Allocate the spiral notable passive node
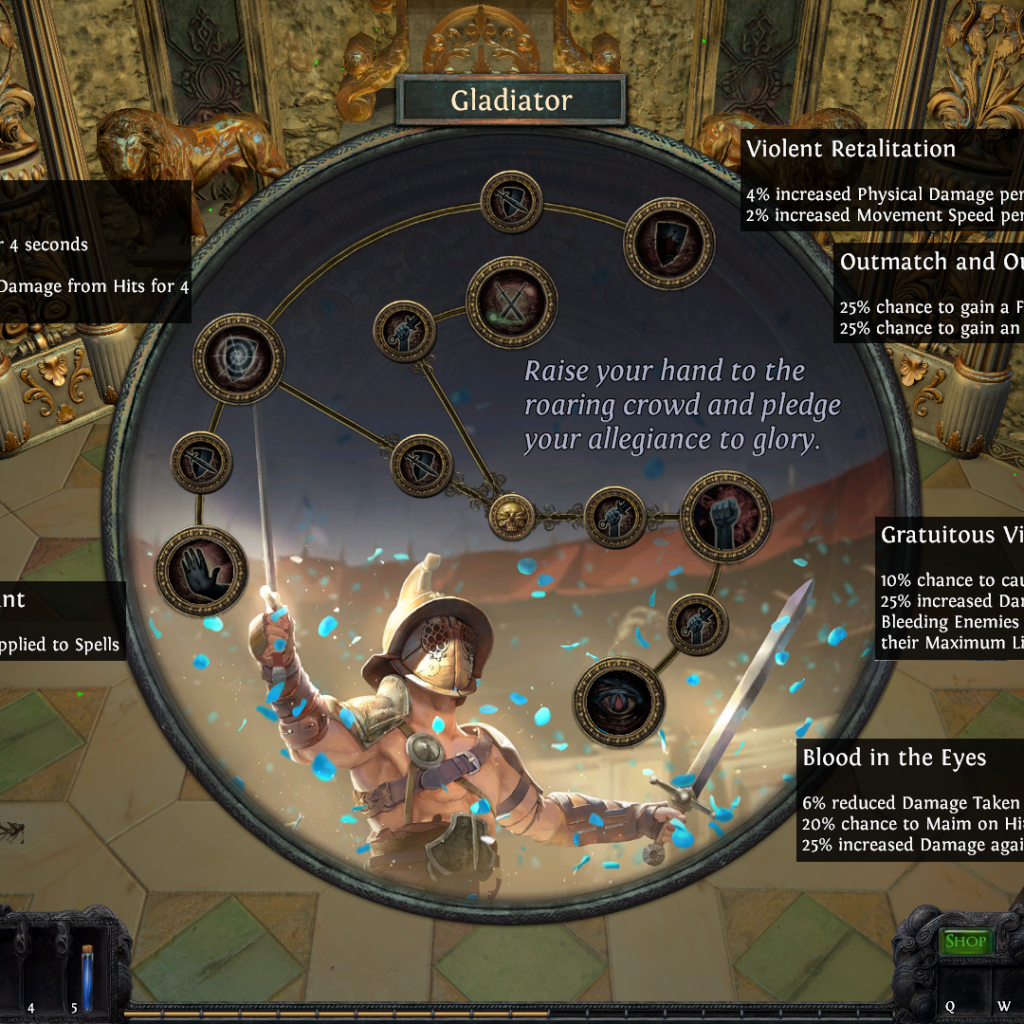1024x1024 pixels. [x=238, y=359]
